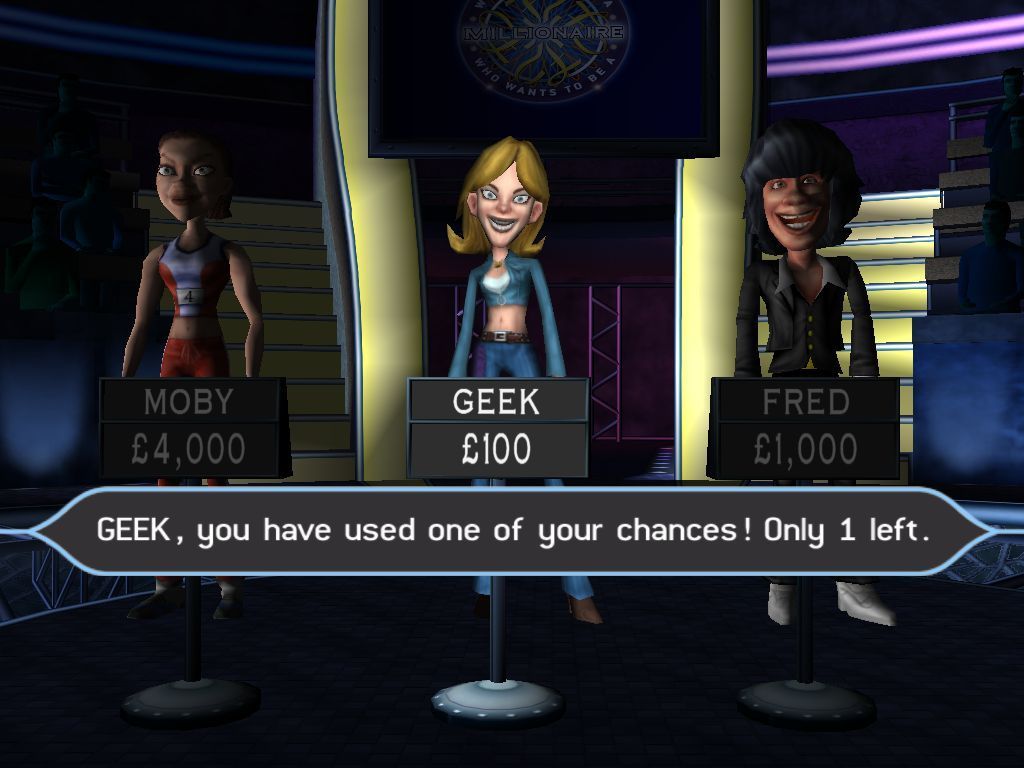The image size is (1024, 768).
Task: Select the MOBY name plate
Action: pyautogui.click(x=189, y=402)
